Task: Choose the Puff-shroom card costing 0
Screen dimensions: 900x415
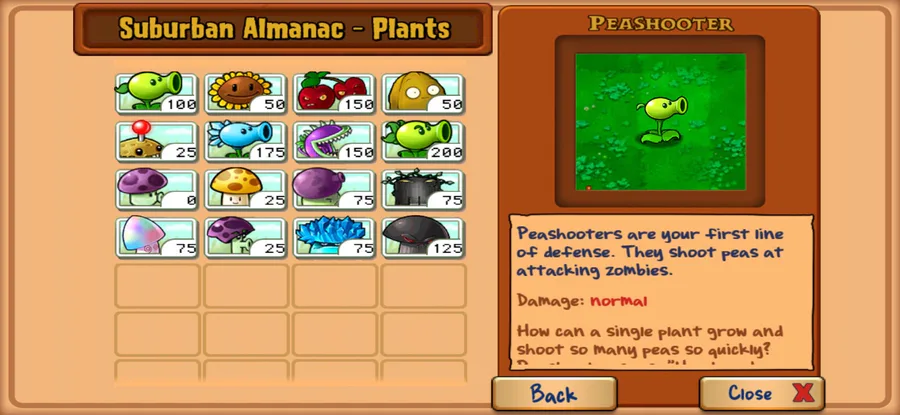Action: click(157, 189)
